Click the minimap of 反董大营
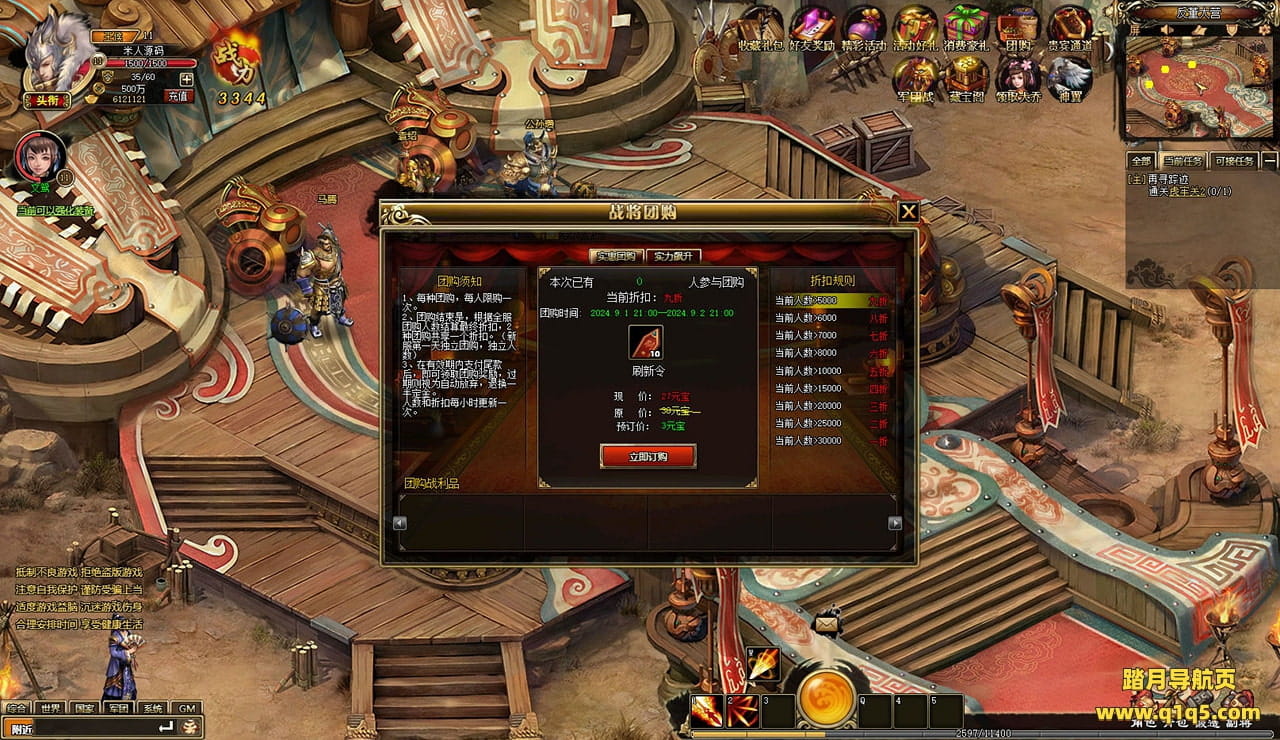Viewport: 1280px width, 740px height. pyautogui.click(x=1196, y=80)
